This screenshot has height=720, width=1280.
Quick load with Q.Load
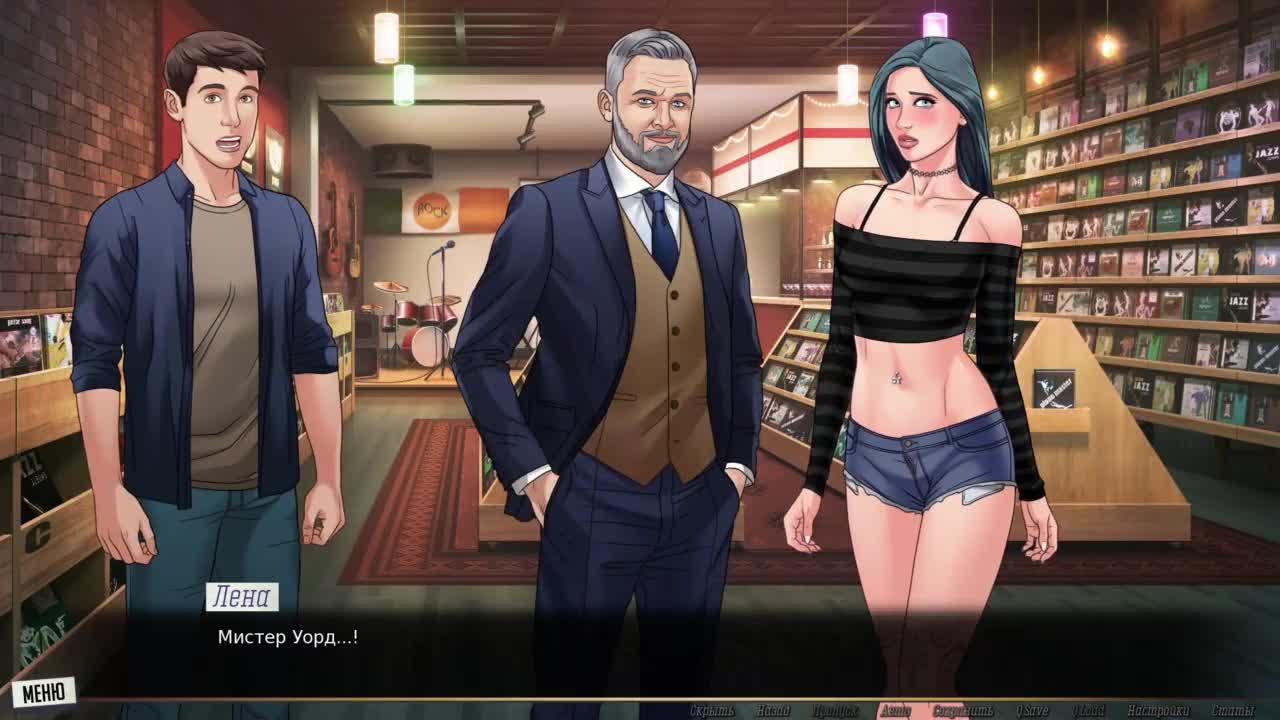tap(1089, 711)
